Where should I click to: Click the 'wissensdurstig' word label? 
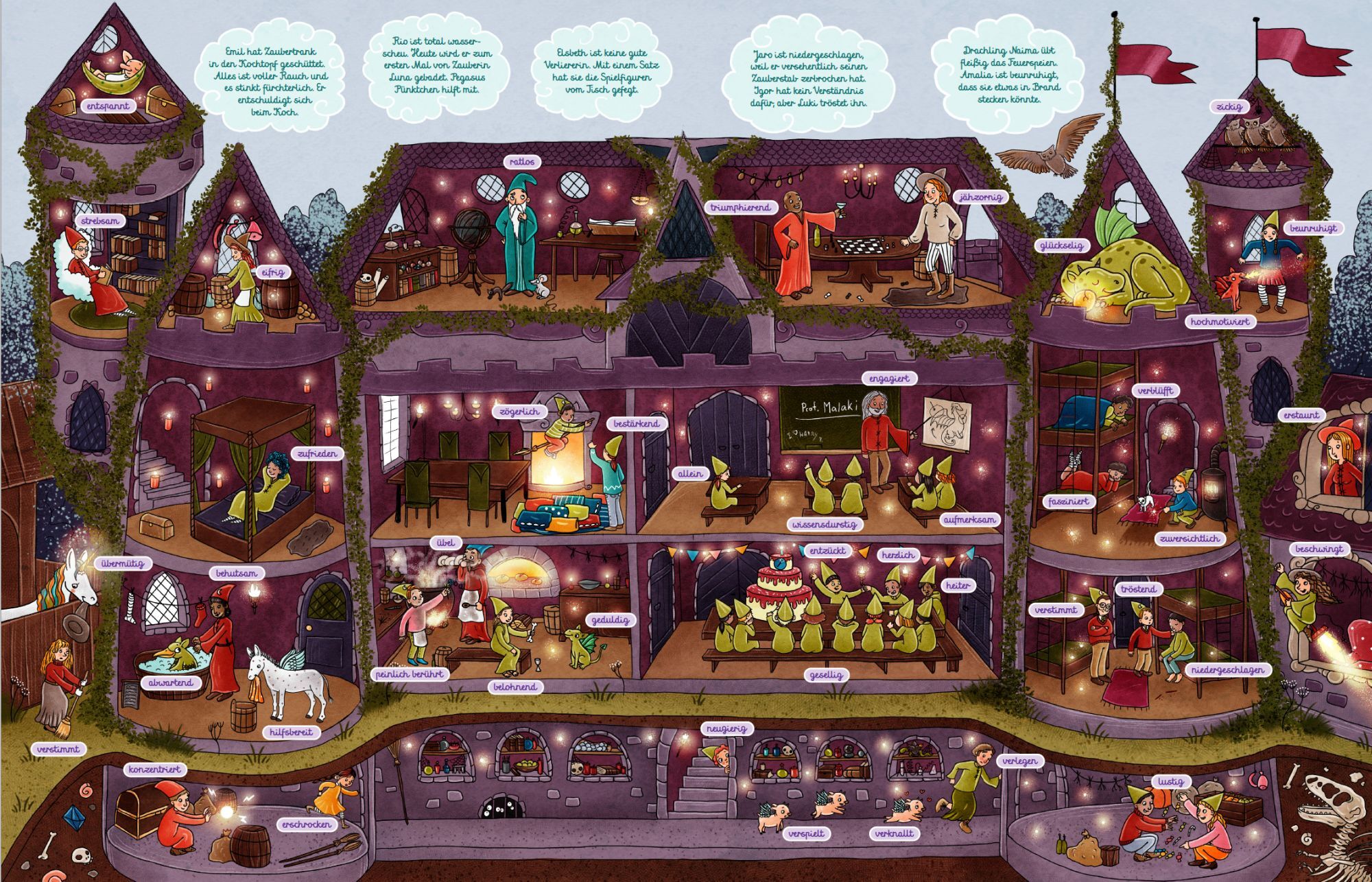[x=825, y=525]
